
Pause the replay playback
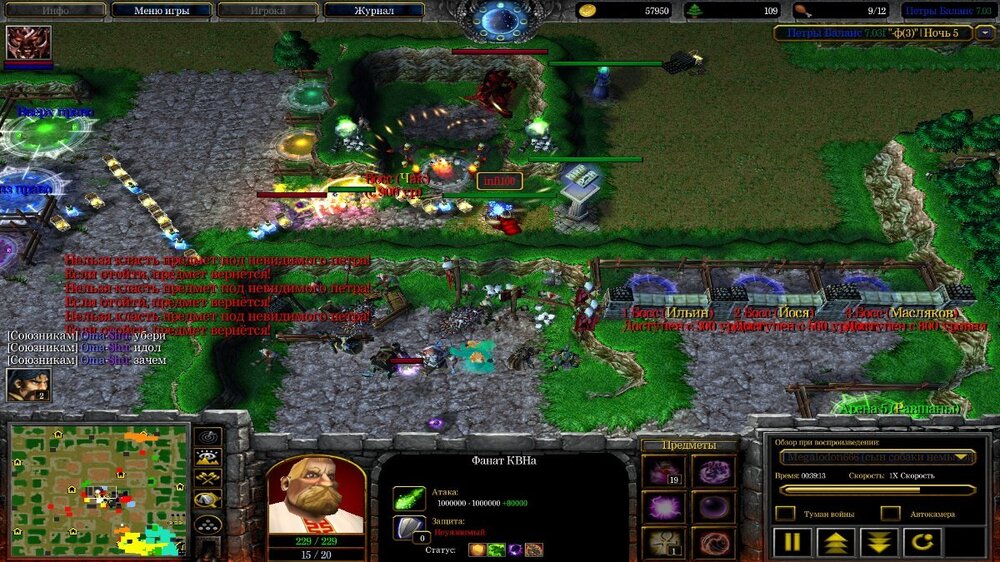(x=790, y=543)
